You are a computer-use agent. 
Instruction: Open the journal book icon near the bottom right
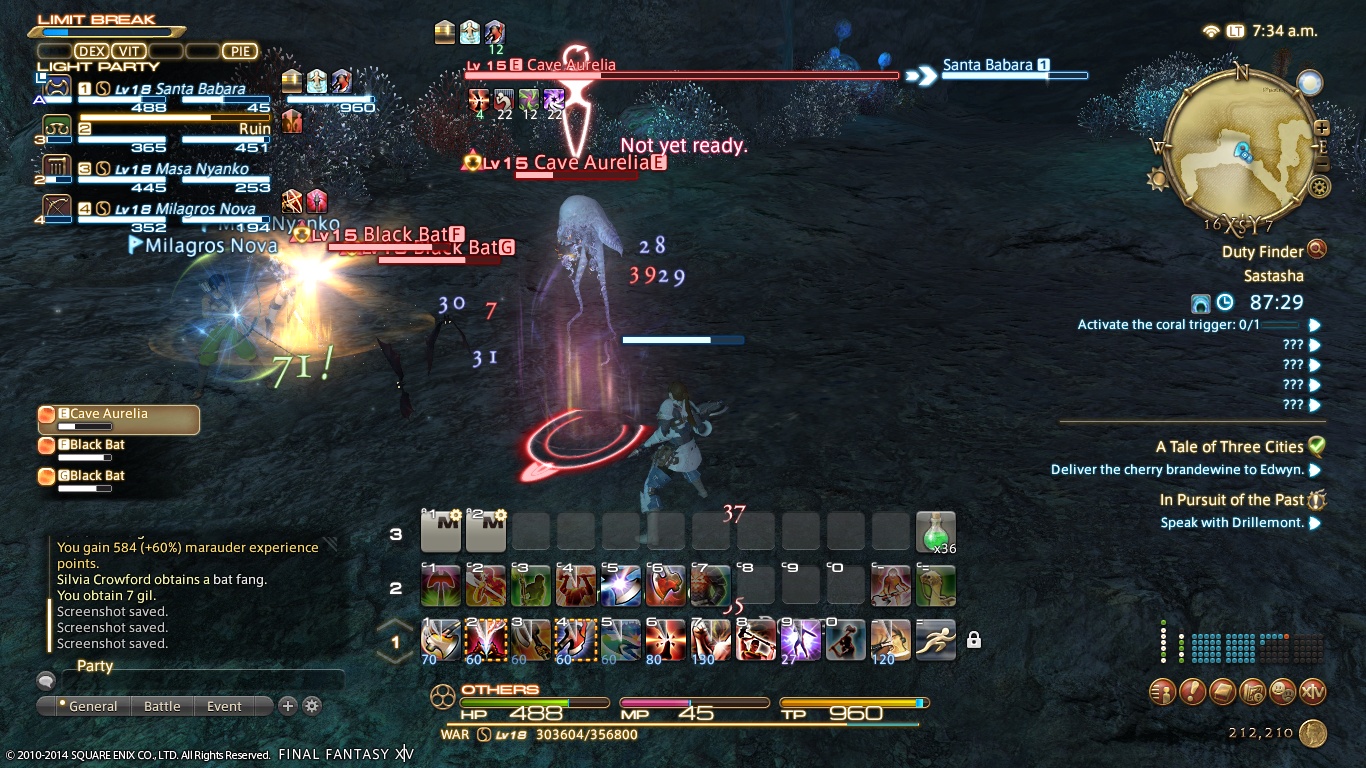1224,691
